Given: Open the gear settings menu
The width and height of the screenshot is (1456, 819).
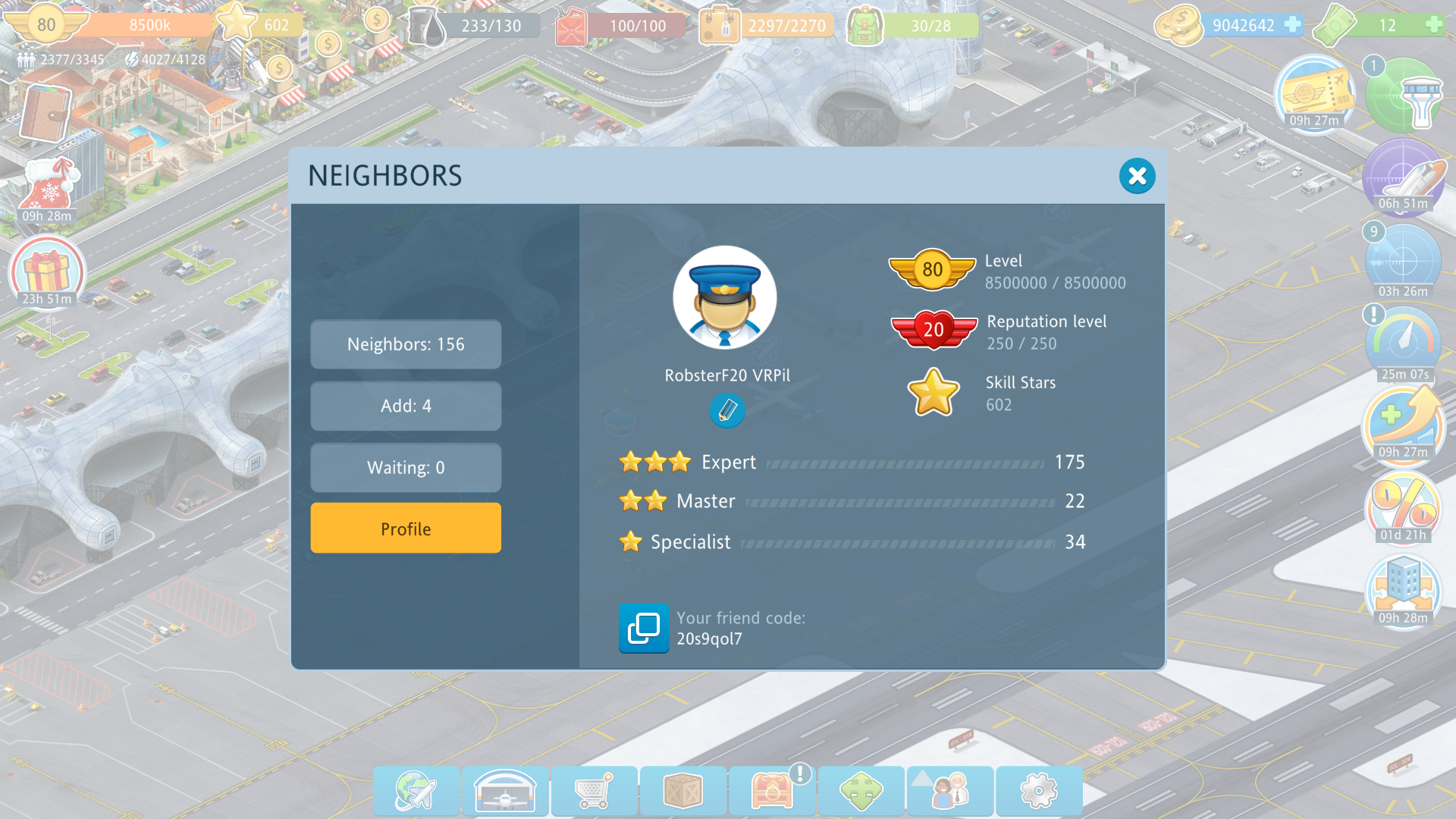Looking at the screenshot, I should [x=1038, y=791].
